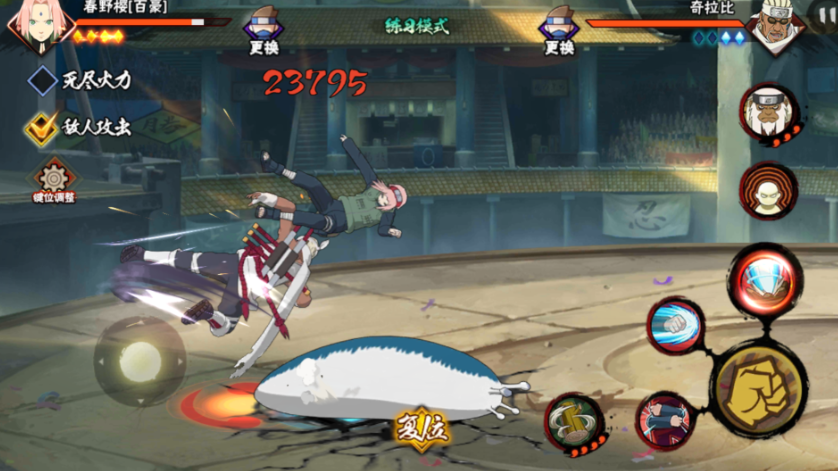Trigger the red-clothed arms skill icon
This screenshot has width=838, height=471.
pyautogui.click(x=665, y=420)
